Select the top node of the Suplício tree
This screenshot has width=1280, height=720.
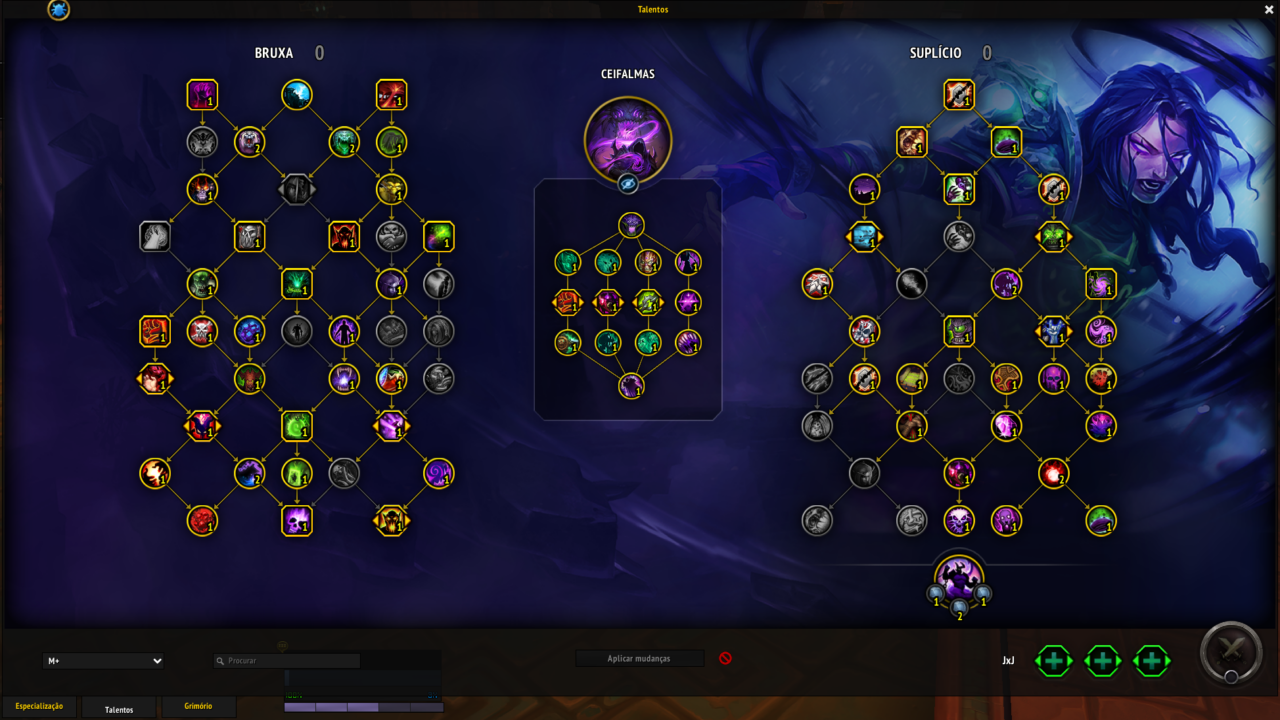click(959, 95)
